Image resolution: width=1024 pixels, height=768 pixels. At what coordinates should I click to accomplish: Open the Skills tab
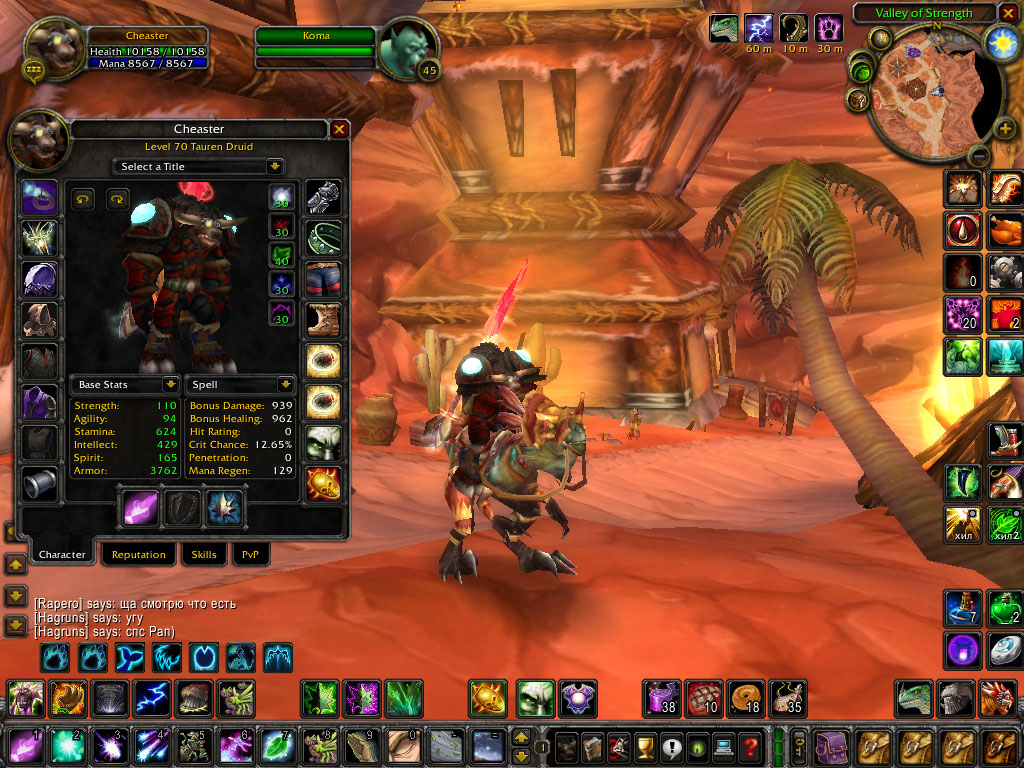(x=203, y=555)
